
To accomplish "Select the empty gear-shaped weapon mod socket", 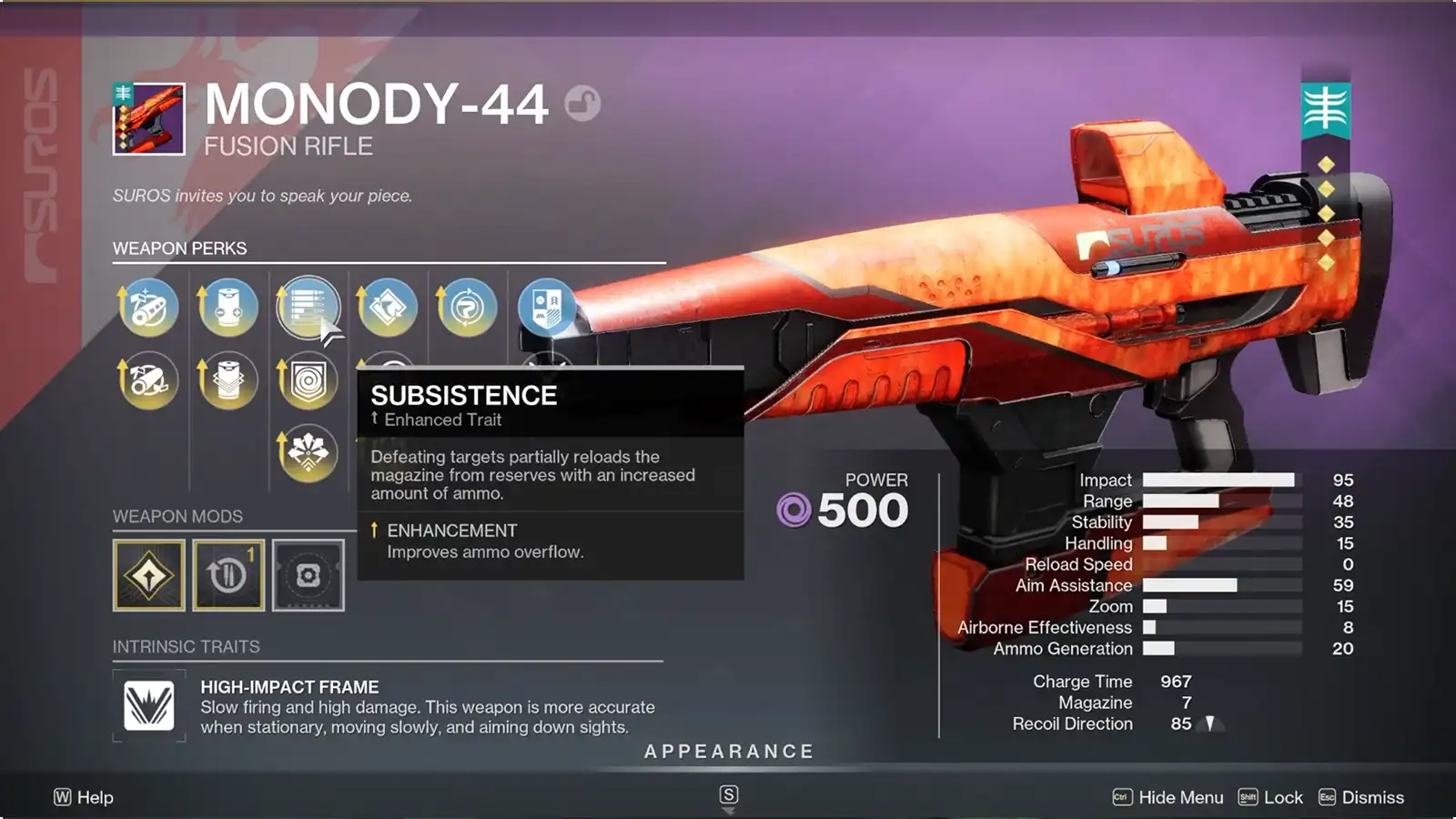I will [x=308, y=573].
